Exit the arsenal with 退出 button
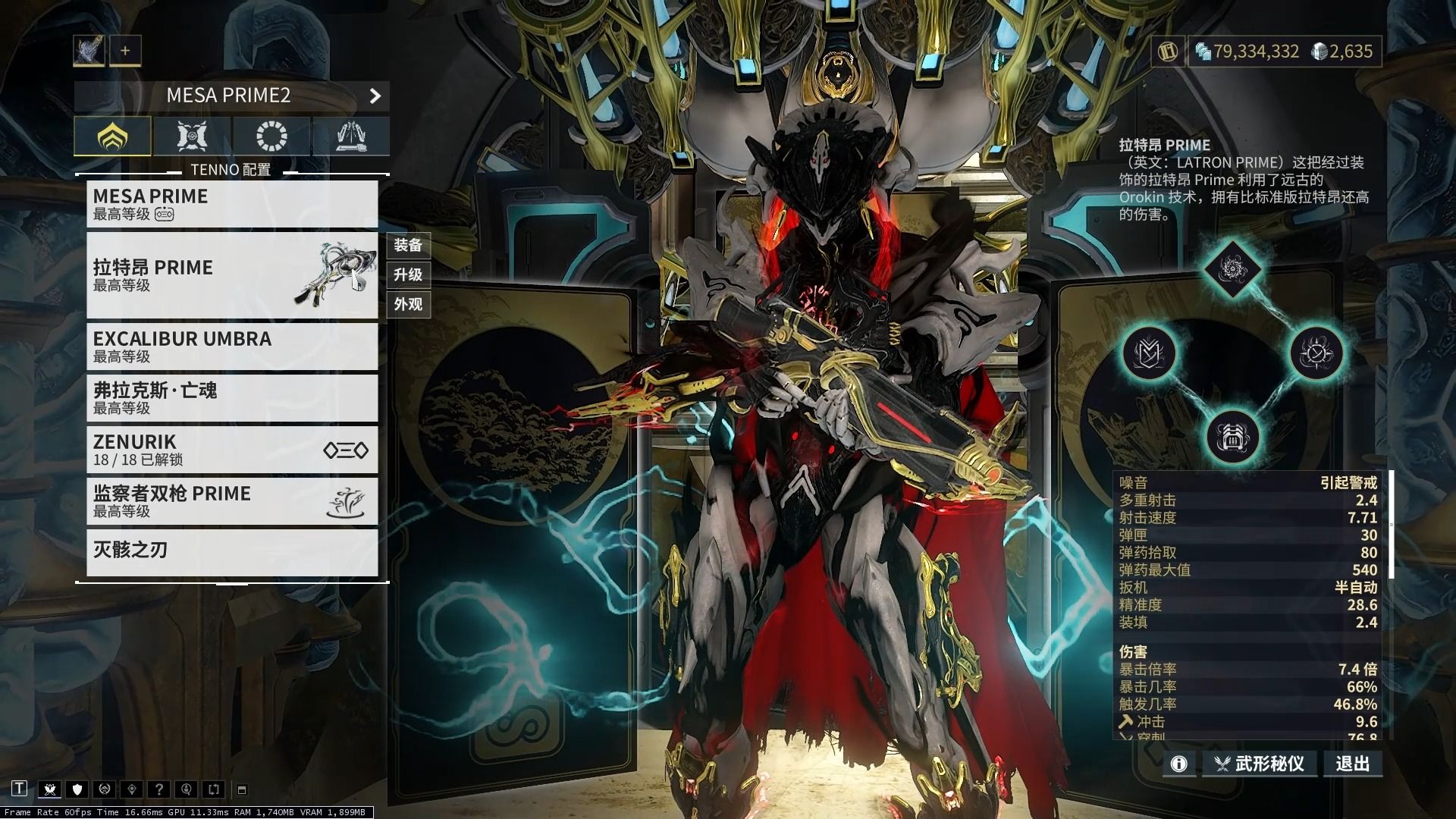Viewport: 1456px width, 819px height. click(1353, 764)
